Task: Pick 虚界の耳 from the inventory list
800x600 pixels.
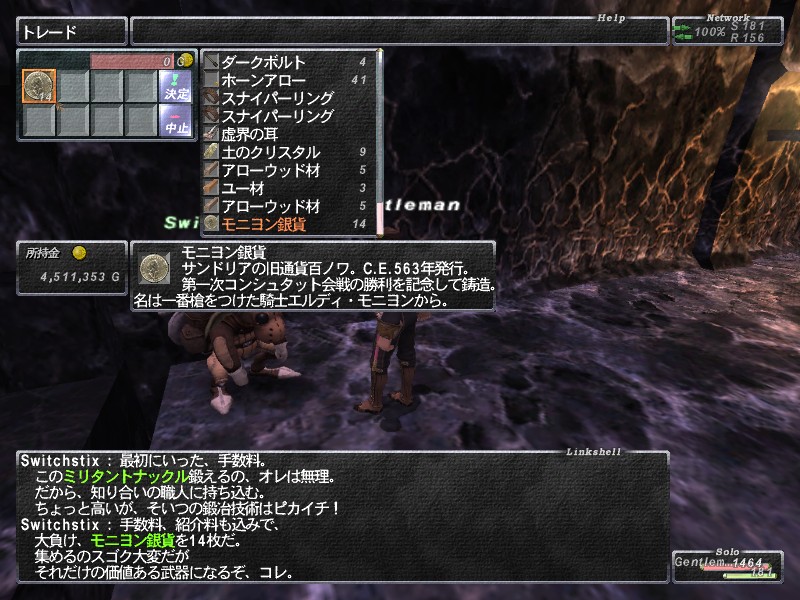Action: coord(254,134)
